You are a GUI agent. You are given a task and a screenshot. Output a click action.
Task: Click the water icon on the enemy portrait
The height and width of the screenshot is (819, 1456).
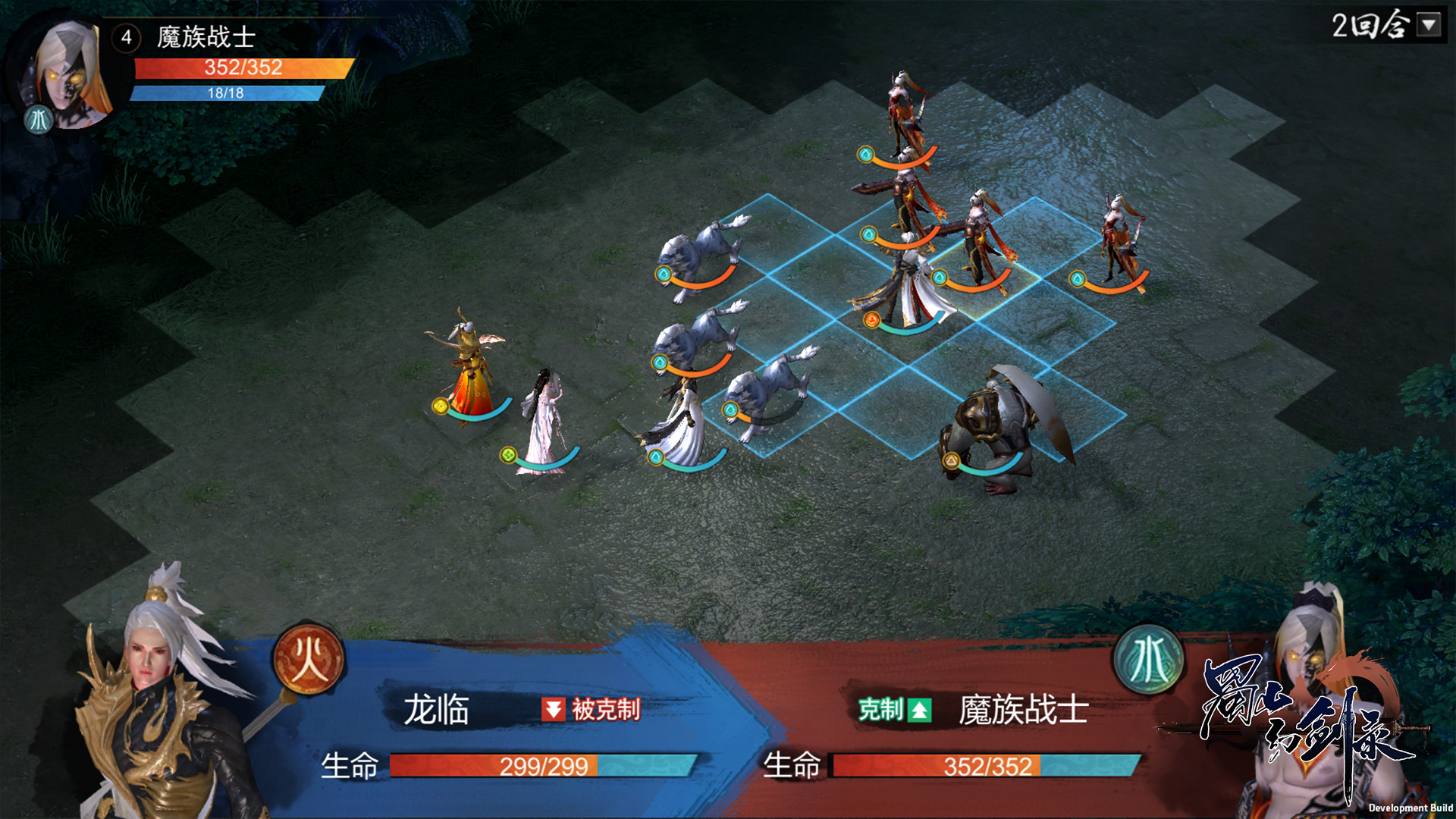click(39, 120)
